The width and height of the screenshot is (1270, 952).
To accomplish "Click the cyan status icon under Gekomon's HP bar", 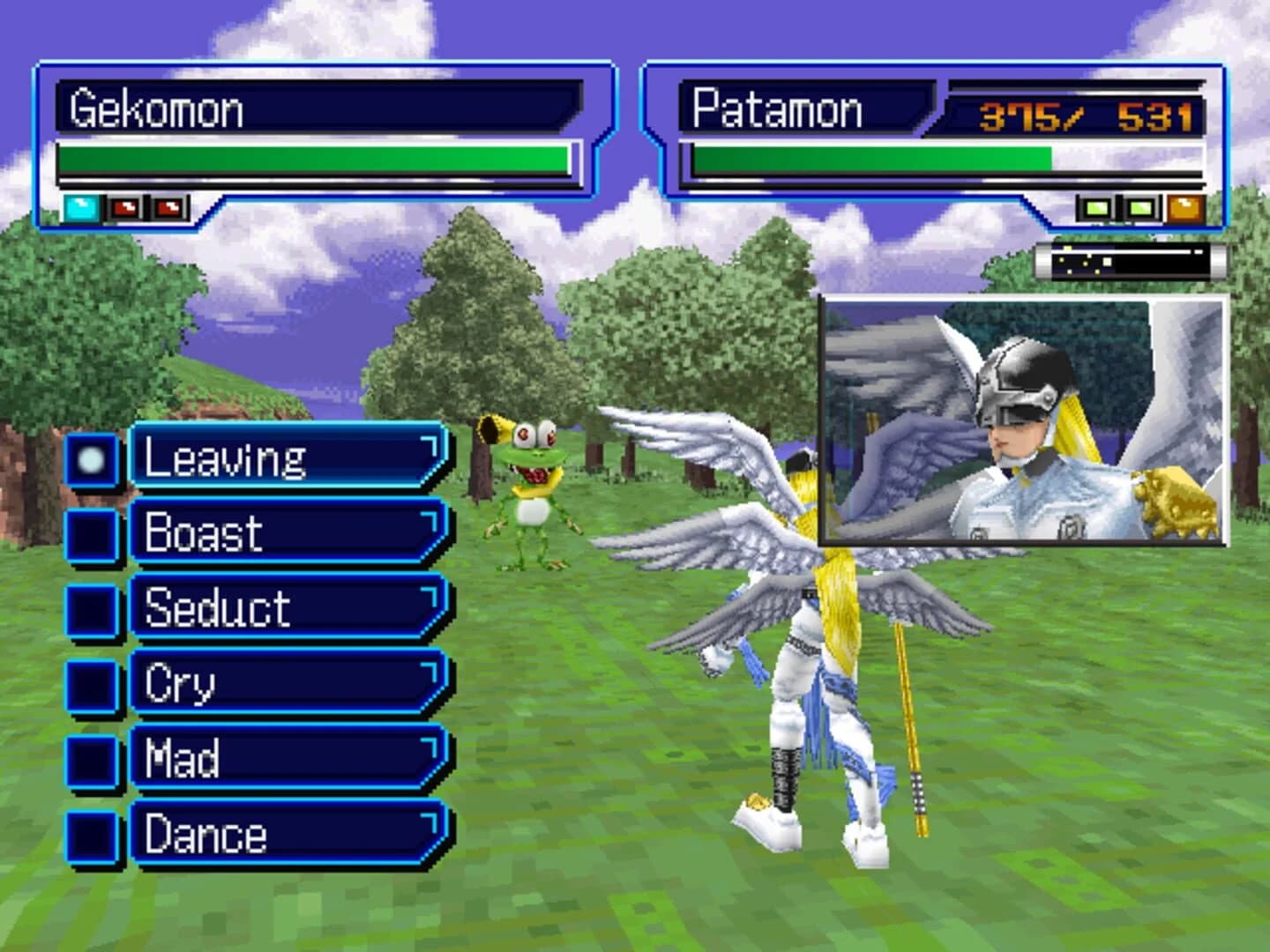I will (x=79, y=205).
